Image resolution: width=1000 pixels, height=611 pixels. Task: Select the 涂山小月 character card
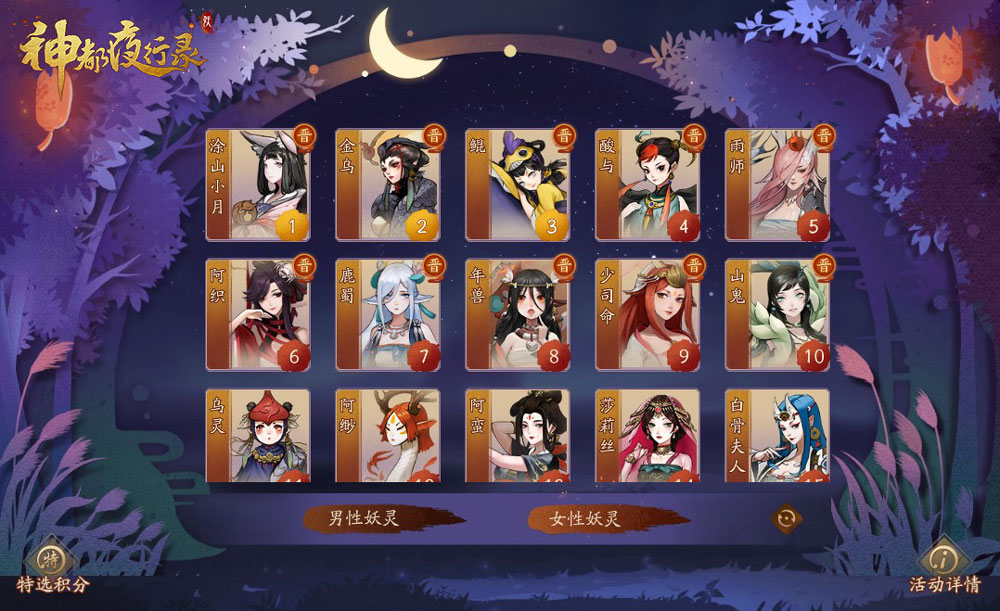point(258,185)
